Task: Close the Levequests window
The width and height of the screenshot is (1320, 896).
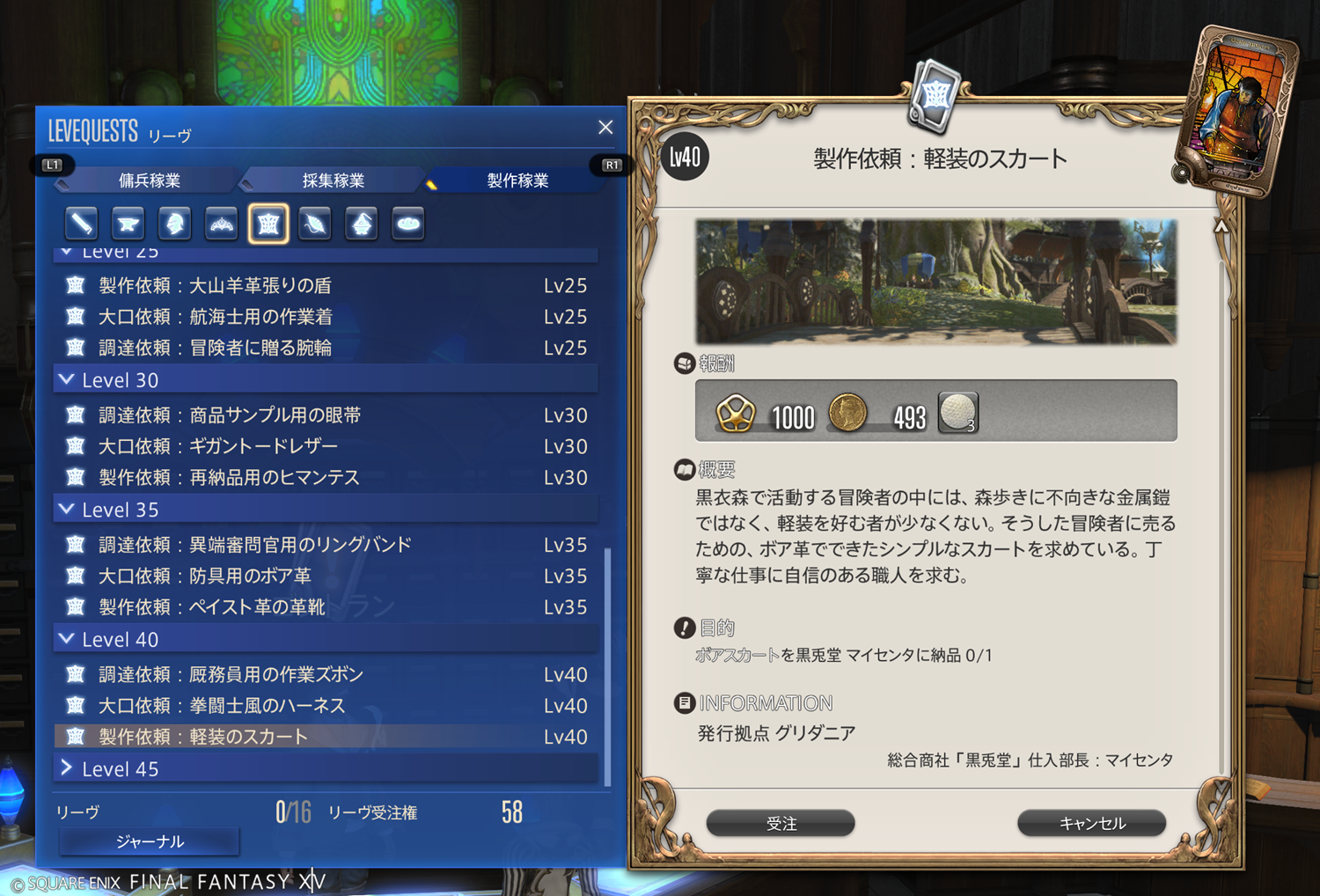Action: [x=605, y=128]
